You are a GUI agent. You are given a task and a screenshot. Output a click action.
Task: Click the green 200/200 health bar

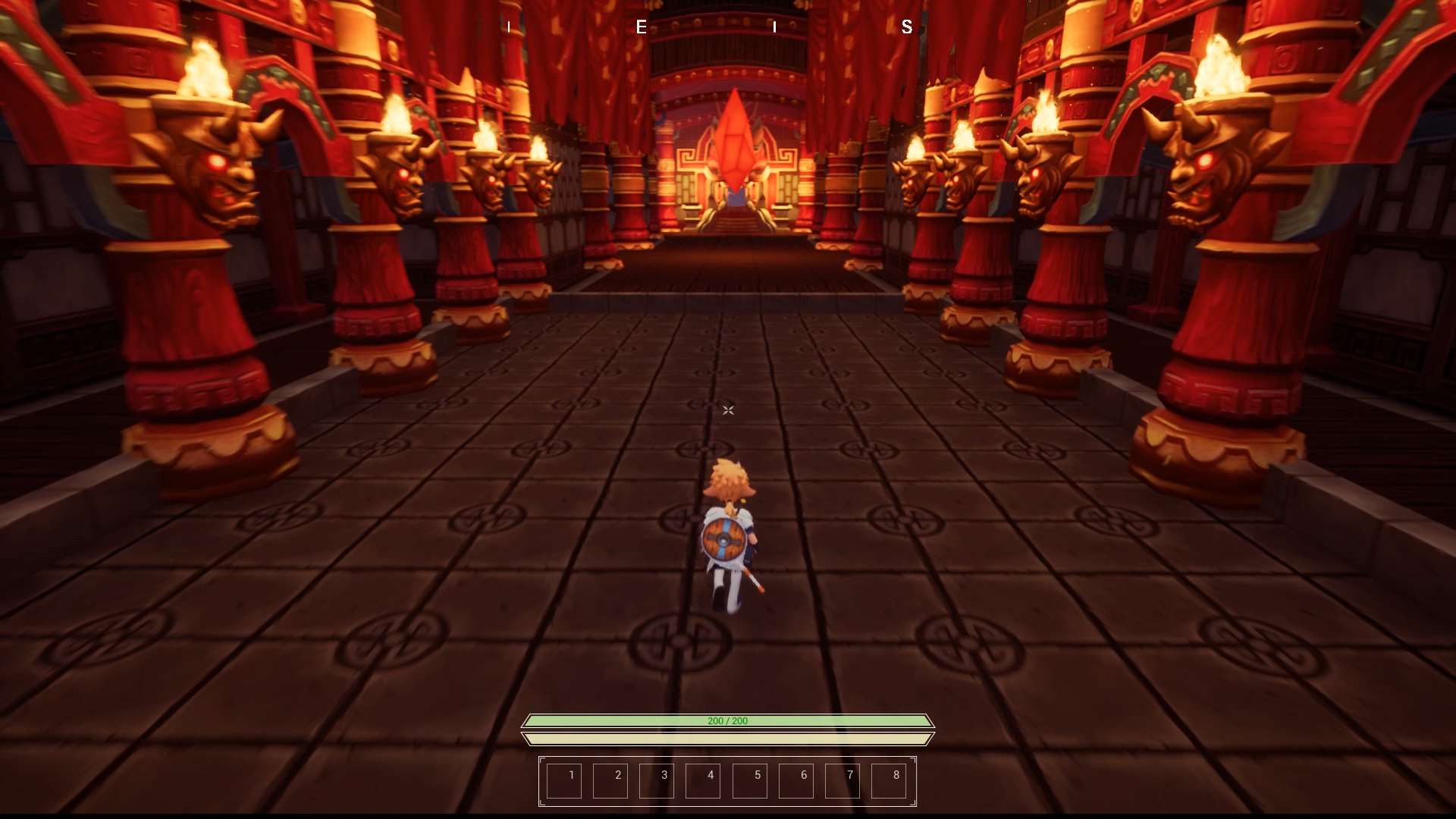[726, 722]
